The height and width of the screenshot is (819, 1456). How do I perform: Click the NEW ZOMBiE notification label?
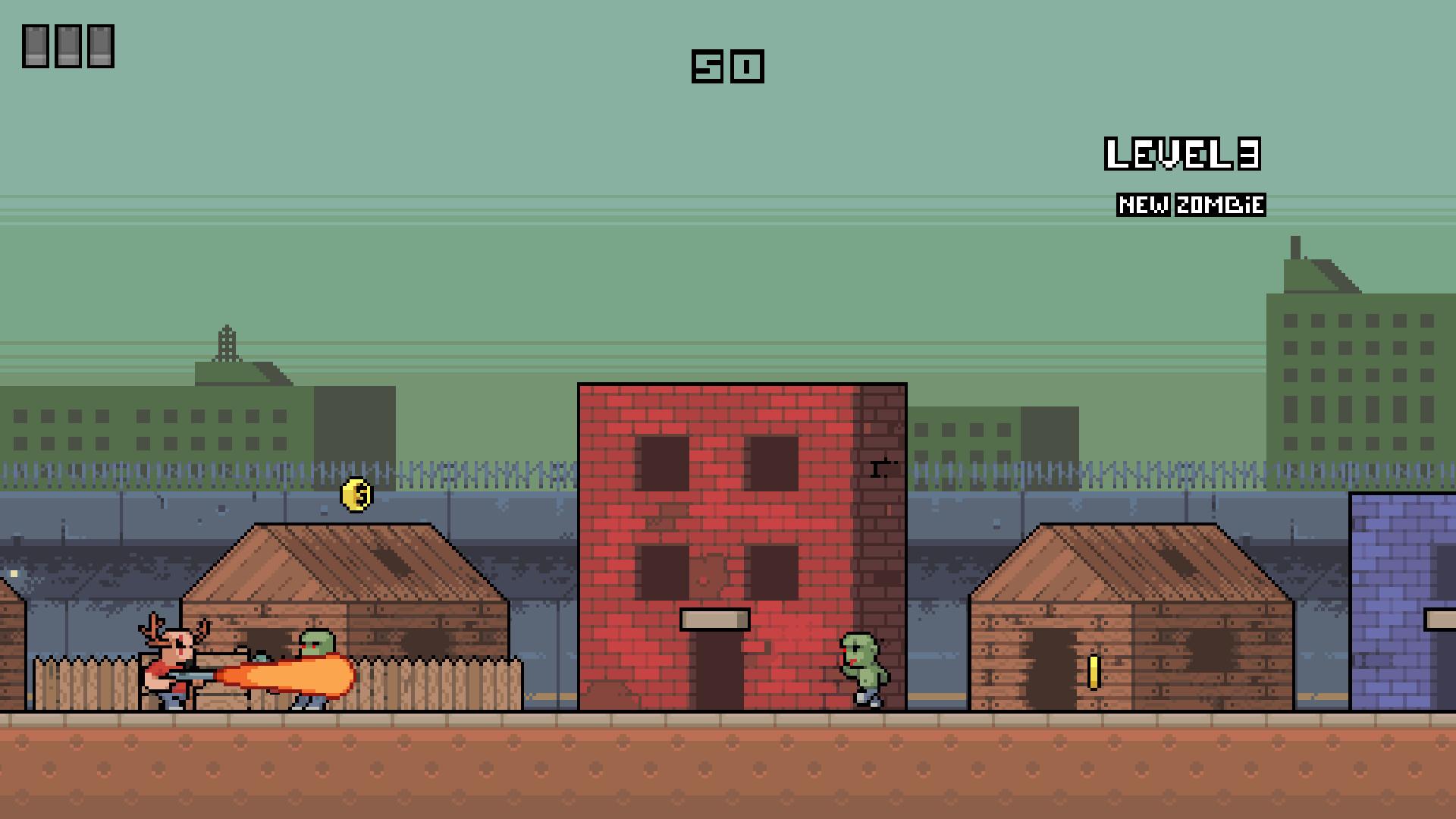tap(1191, 202)
